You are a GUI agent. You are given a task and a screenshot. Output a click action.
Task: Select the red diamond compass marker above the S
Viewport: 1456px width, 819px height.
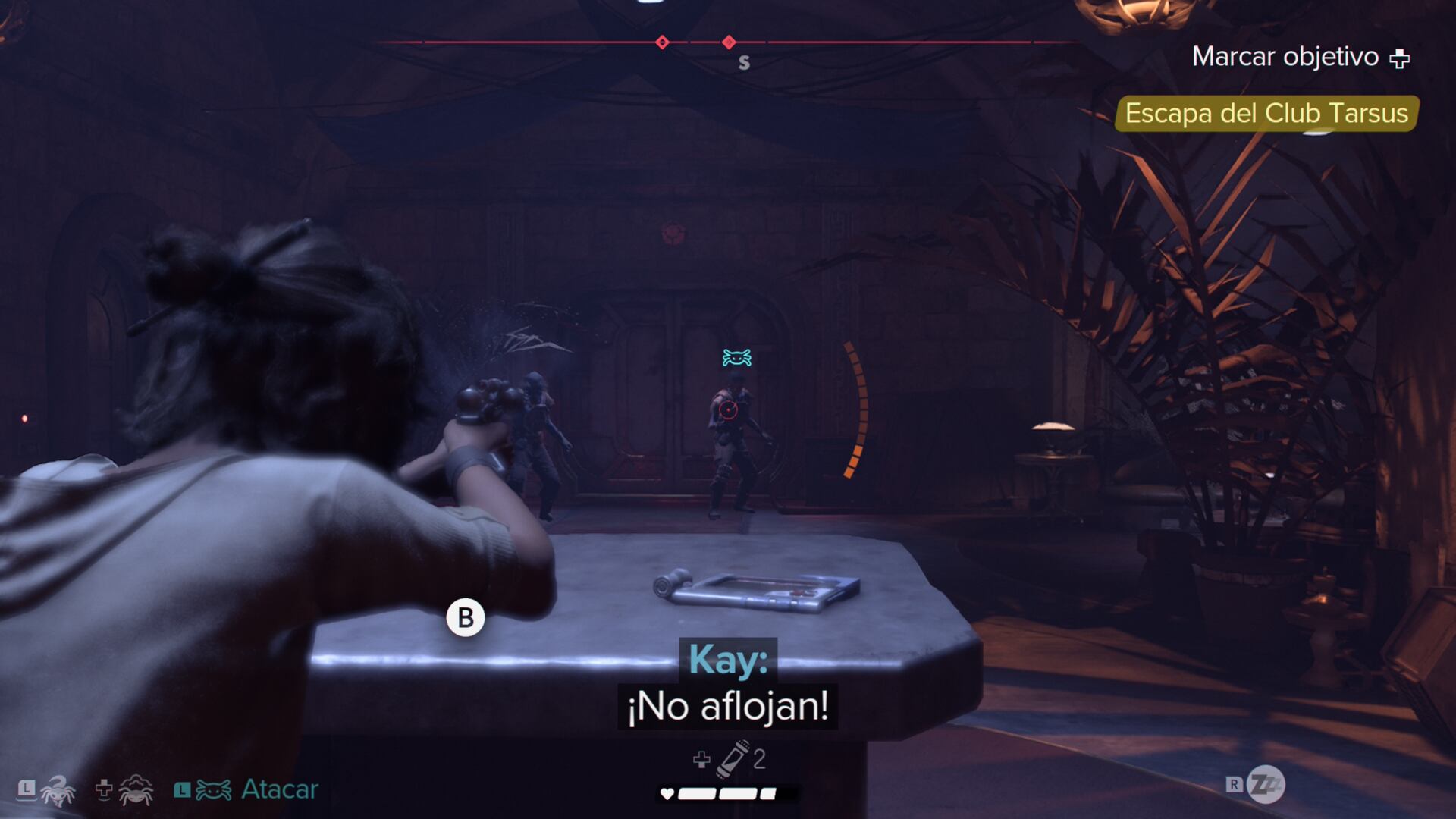[729, 42]
